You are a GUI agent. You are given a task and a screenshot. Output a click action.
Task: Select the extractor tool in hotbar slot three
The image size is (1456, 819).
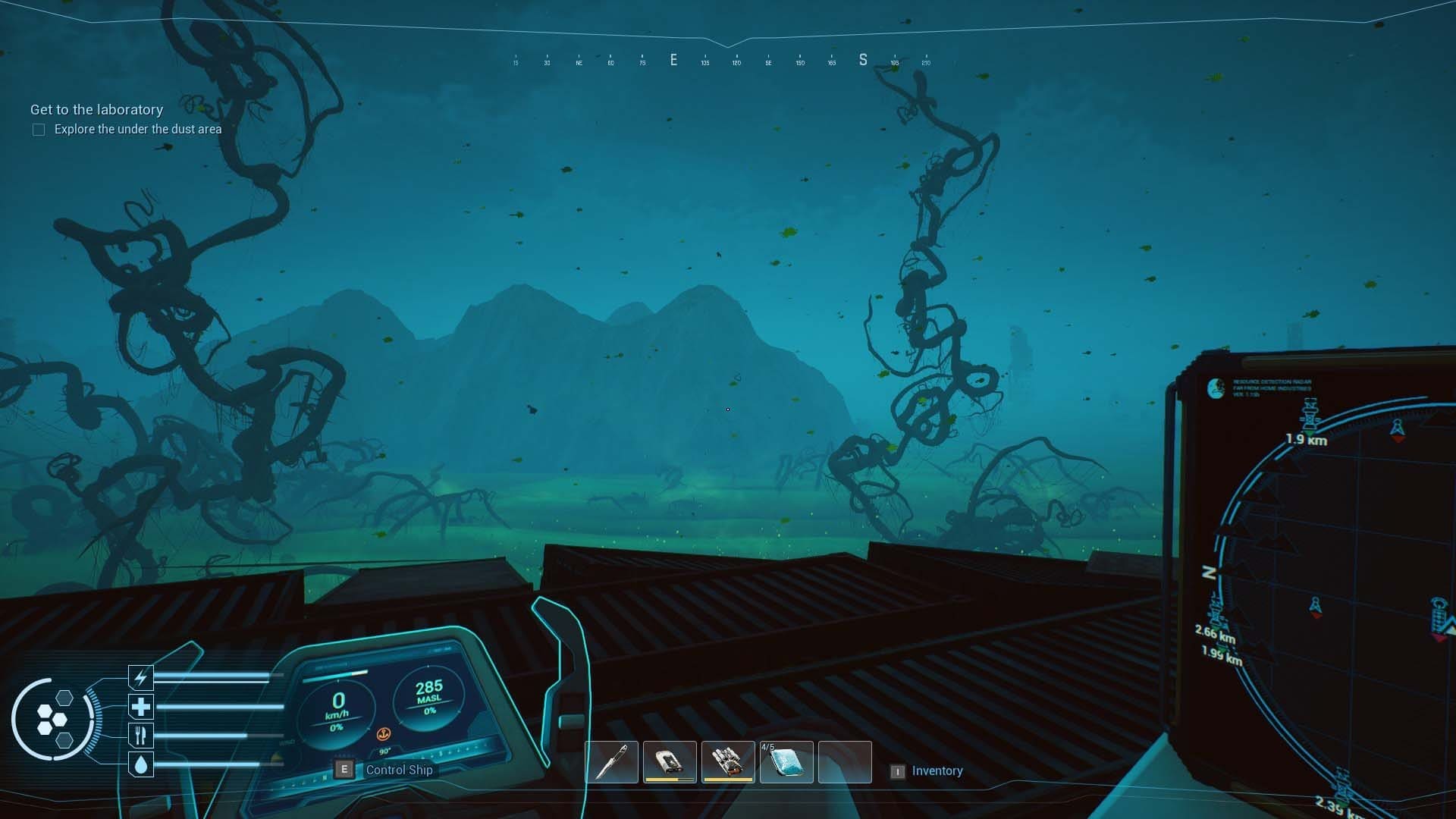pos(729,761)
